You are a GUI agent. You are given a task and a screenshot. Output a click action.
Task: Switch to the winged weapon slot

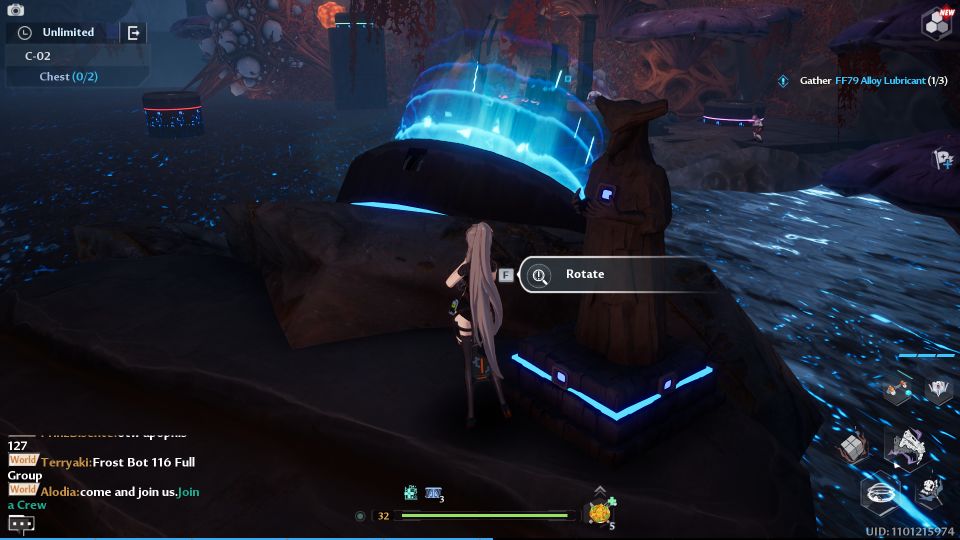(938, 390)
